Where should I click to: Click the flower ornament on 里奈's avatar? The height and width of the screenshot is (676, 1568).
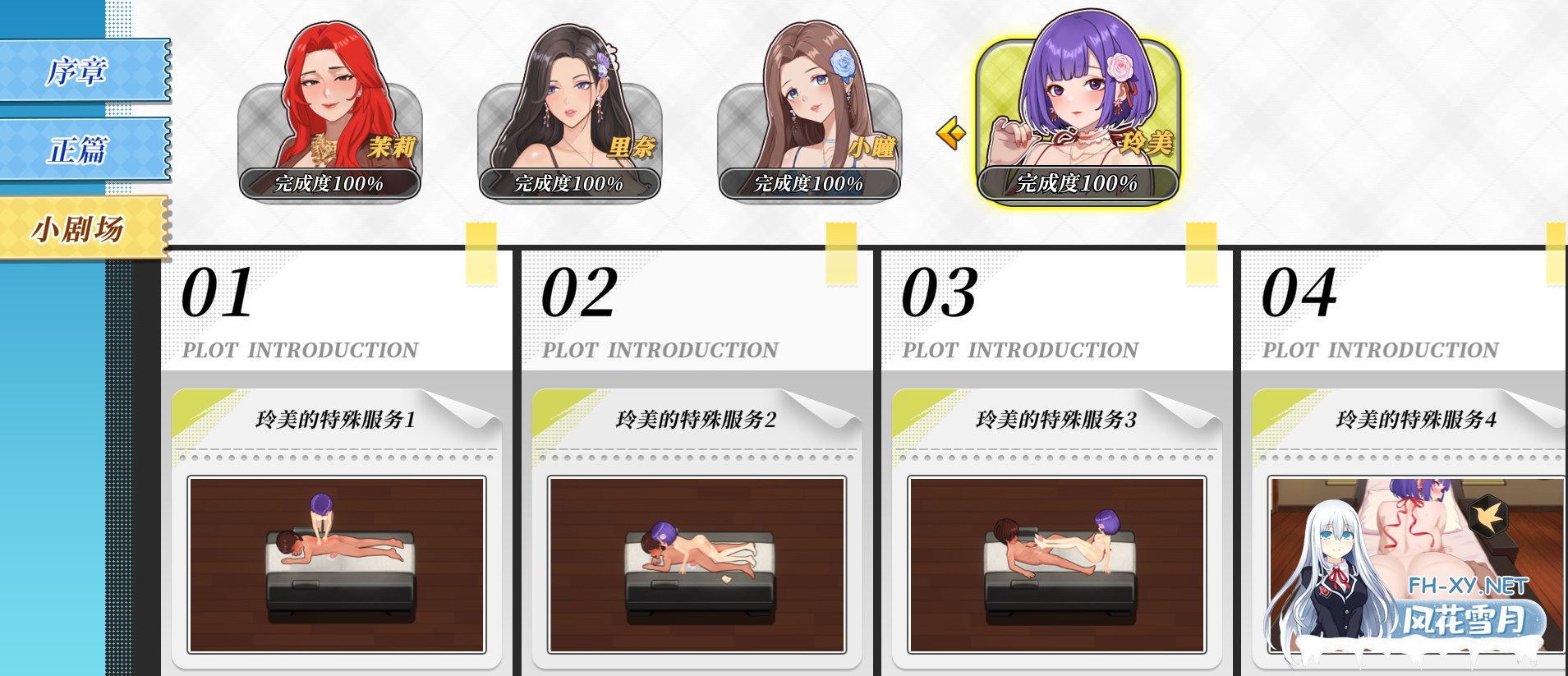point(604,60)
